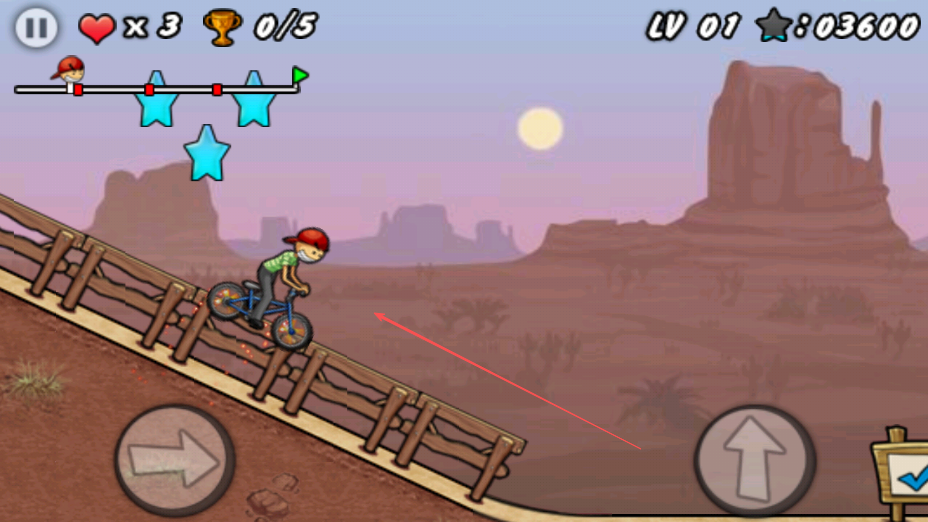928x522 pixels.
Task: Tap the right arrow control button
Action: [175, 460]
